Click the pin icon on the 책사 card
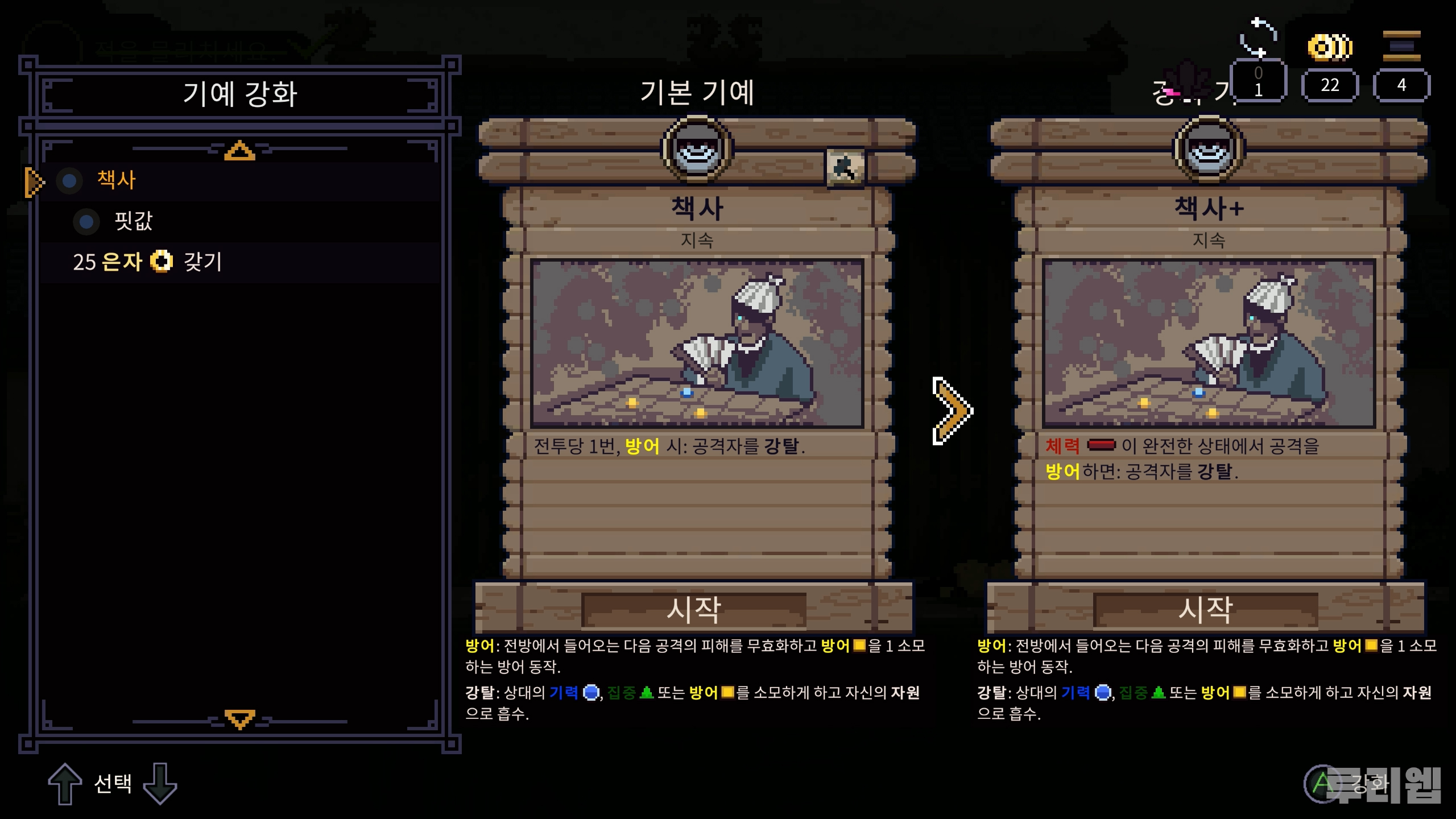The width and height of the screenshot is (1456, 819). click(845, 168)
